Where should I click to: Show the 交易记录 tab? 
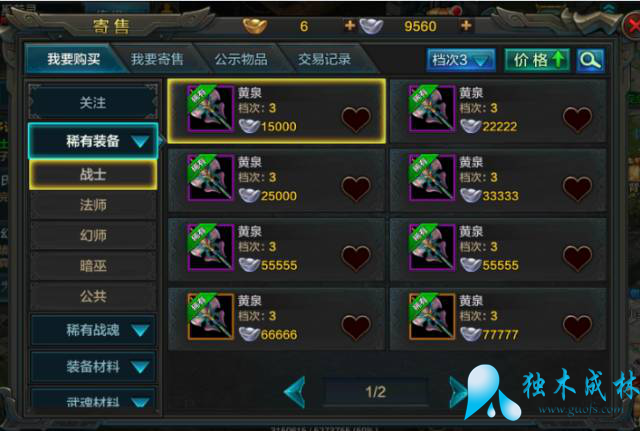pos(324,60)
